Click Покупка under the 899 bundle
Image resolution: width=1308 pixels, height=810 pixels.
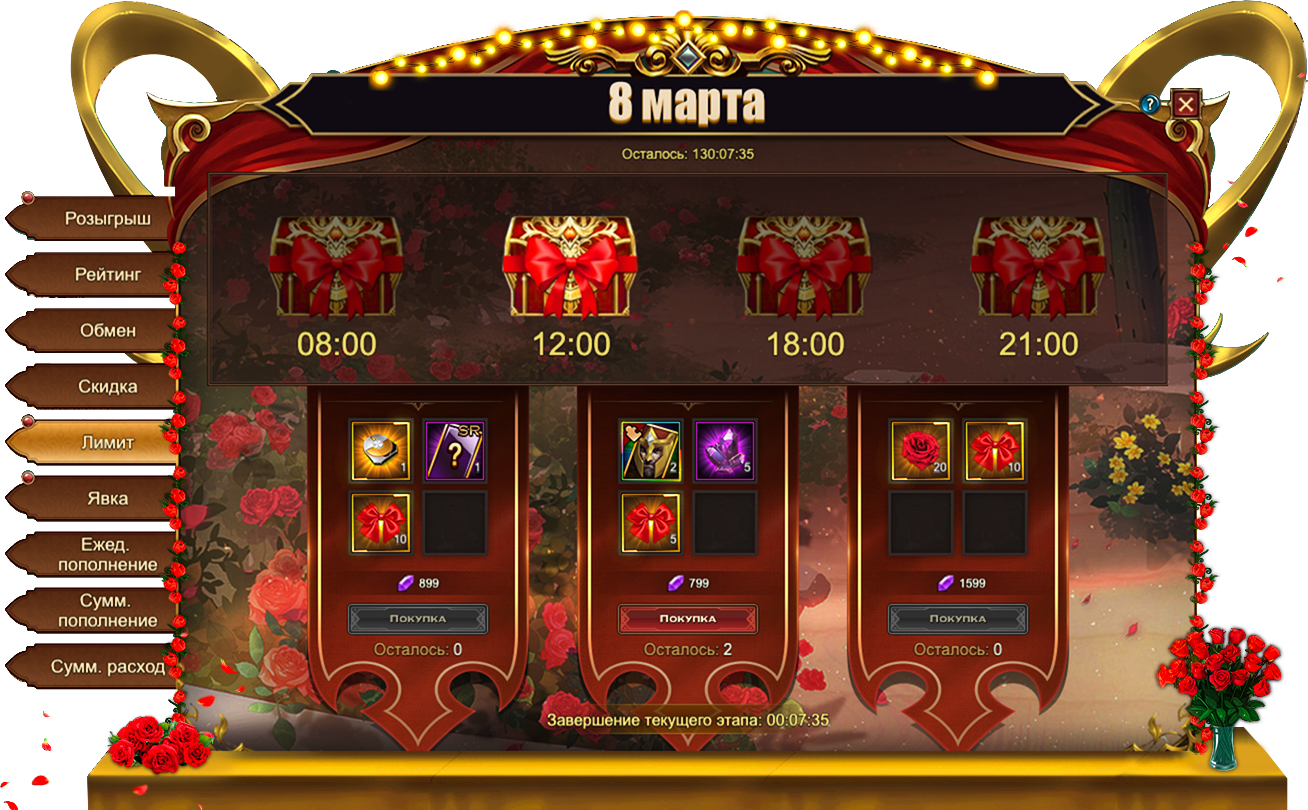418,618
